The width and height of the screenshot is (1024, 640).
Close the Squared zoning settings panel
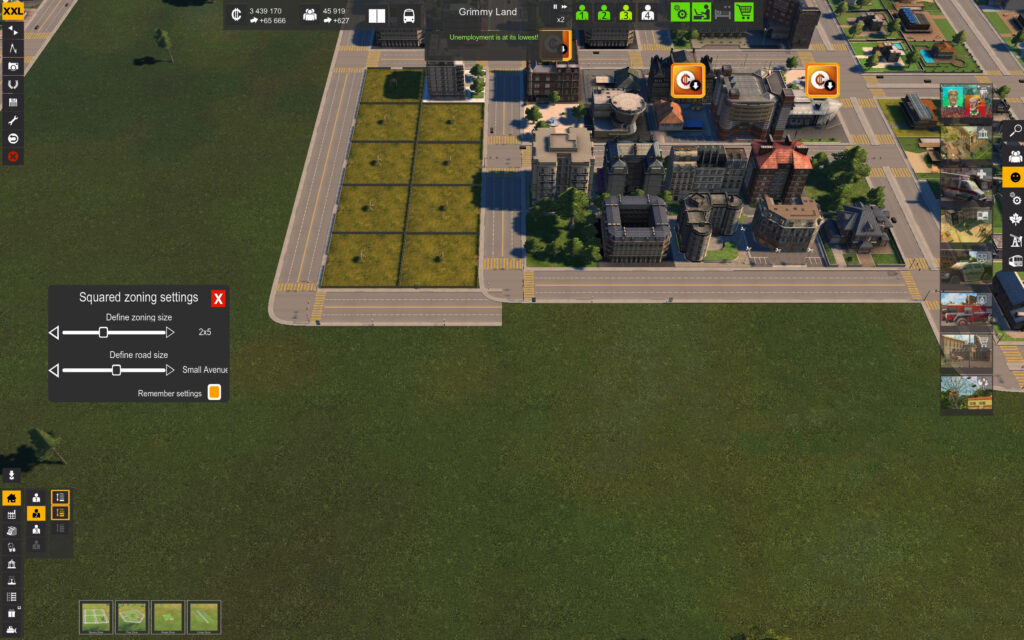[x=218, y=298]
